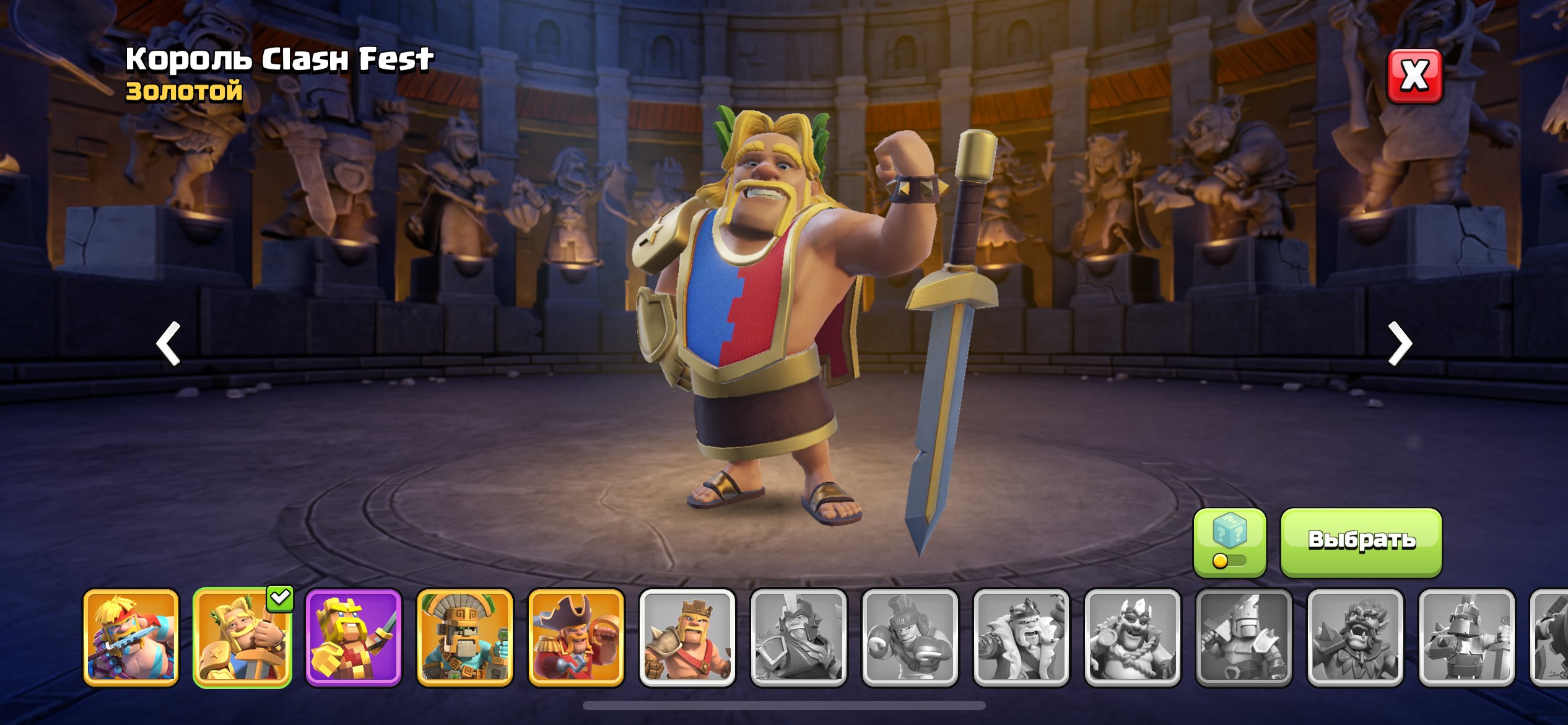
Task: Pick the pixel king skin with purple background
Action: [354, 638]
